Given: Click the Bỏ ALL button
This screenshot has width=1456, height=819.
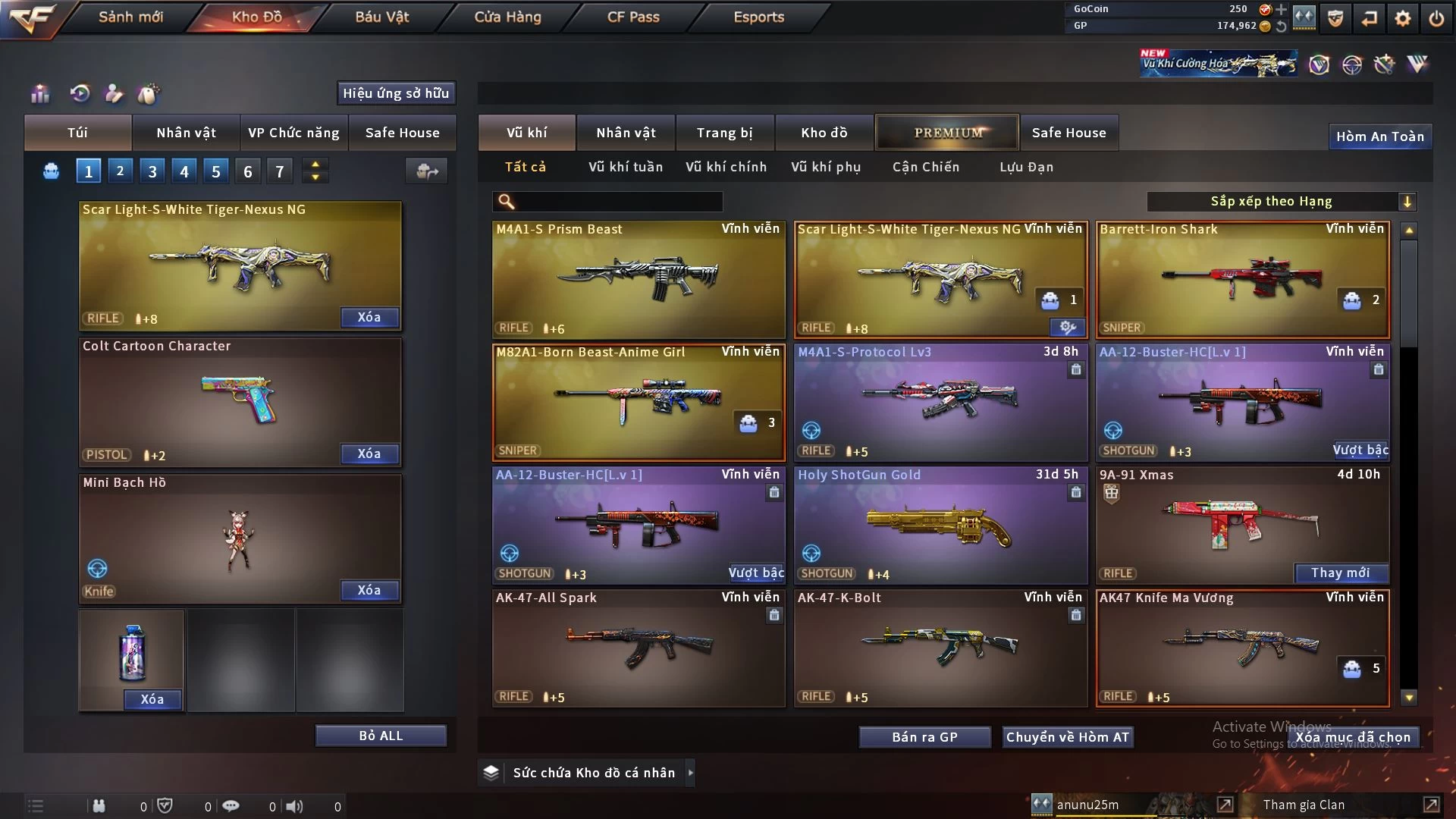Looking at the screenshot, I should pyautogui.click(x=381, y=736).
